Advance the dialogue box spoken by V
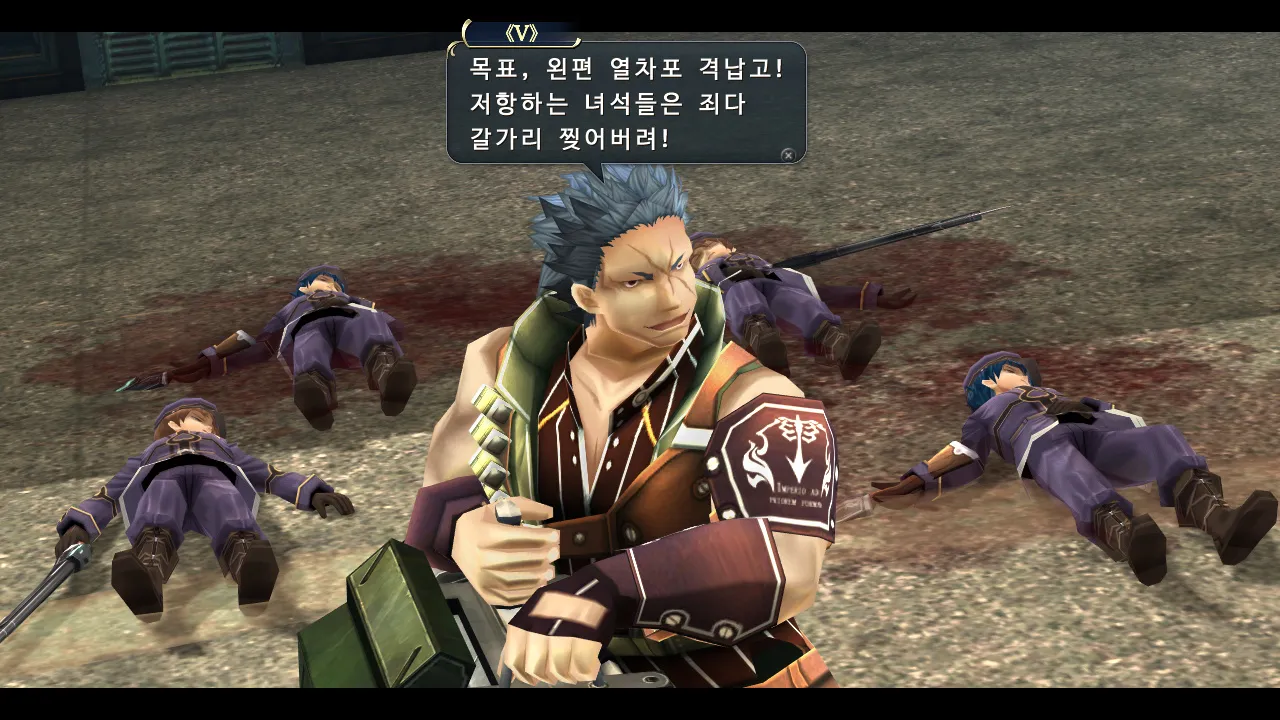The image size is (1280, 720). click(x=788, y=155)
